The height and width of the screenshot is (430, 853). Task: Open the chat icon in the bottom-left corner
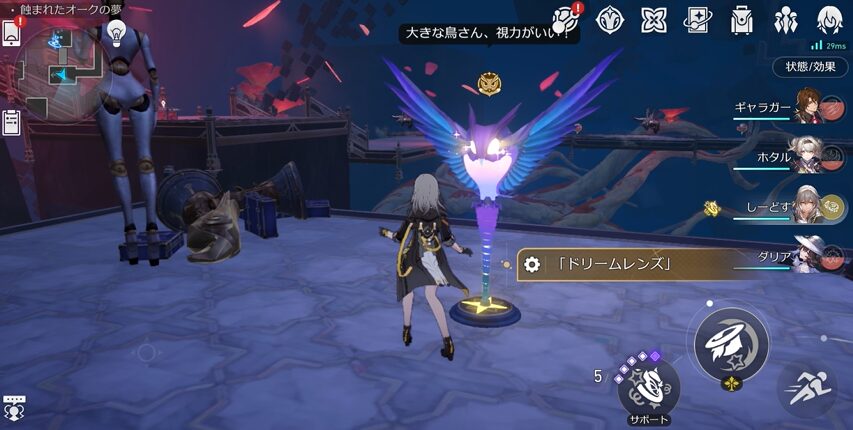pos(13,407)
